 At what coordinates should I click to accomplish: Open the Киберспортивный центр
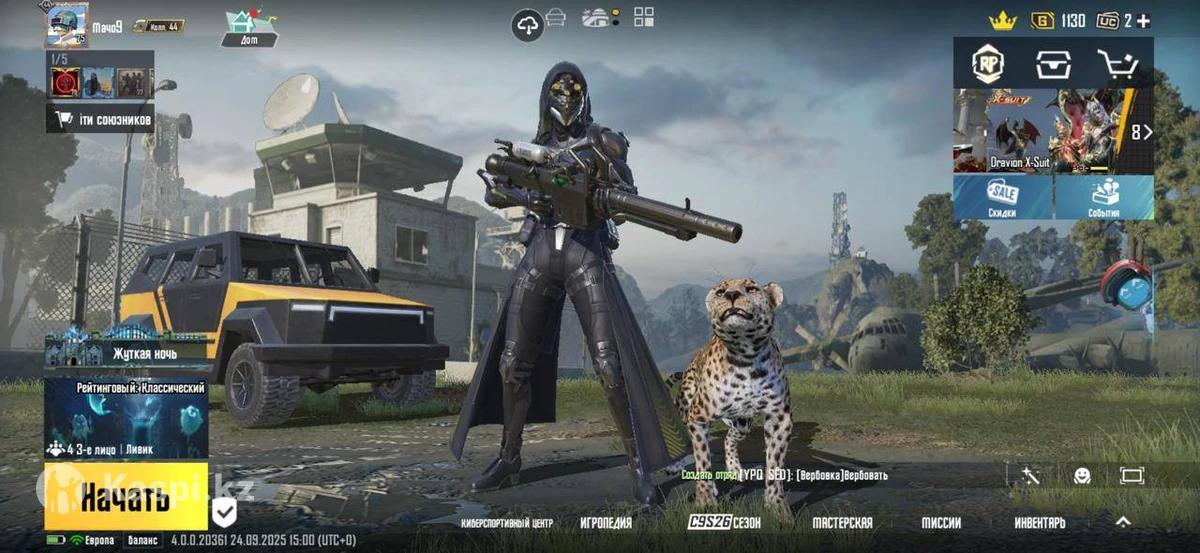coord(507,523)
